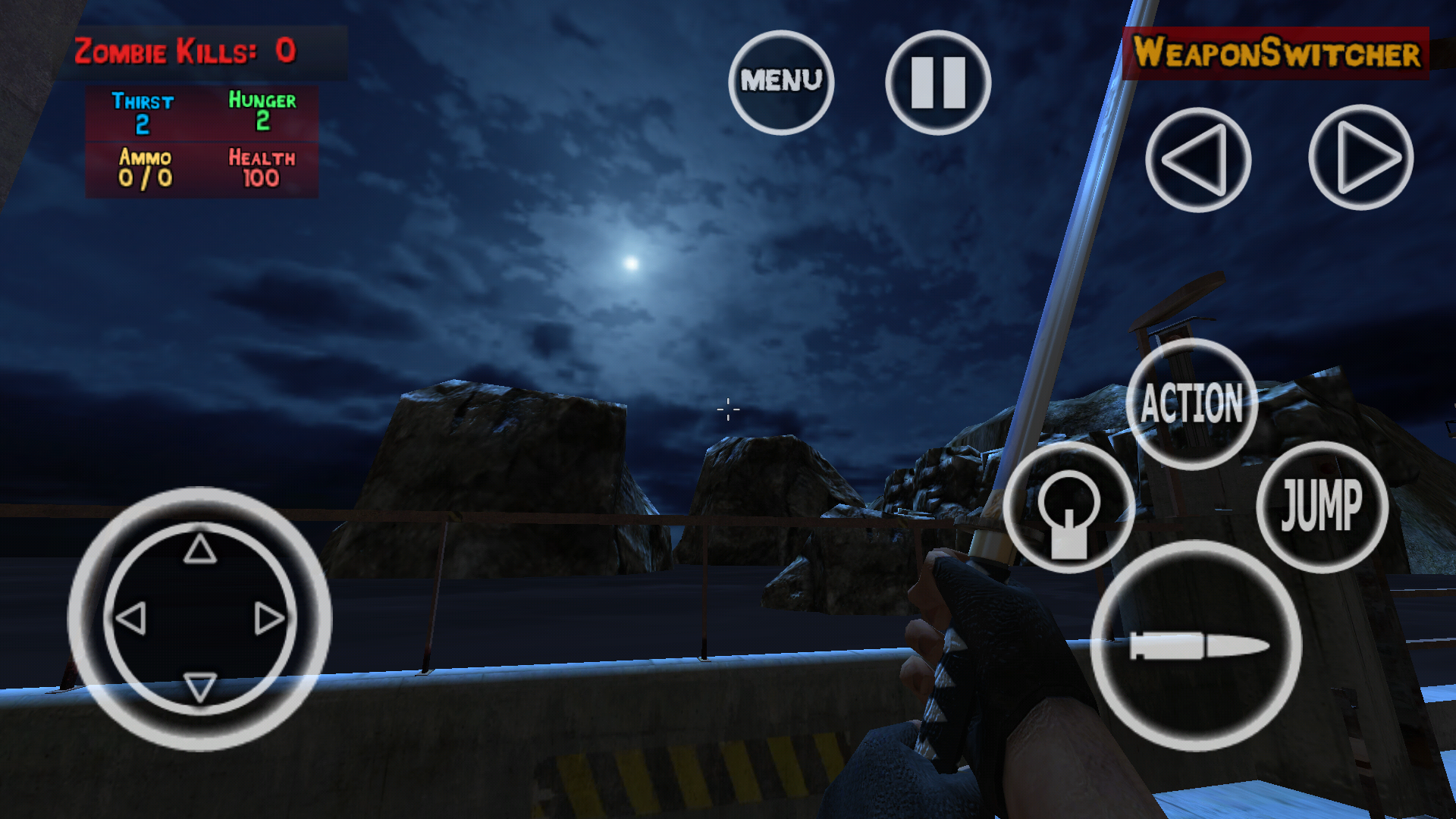Tap the crouch stance icon
Image resolution: width=1456 pixels, height=819 pixels.
pyautogui.click(x=1068, y=507)
